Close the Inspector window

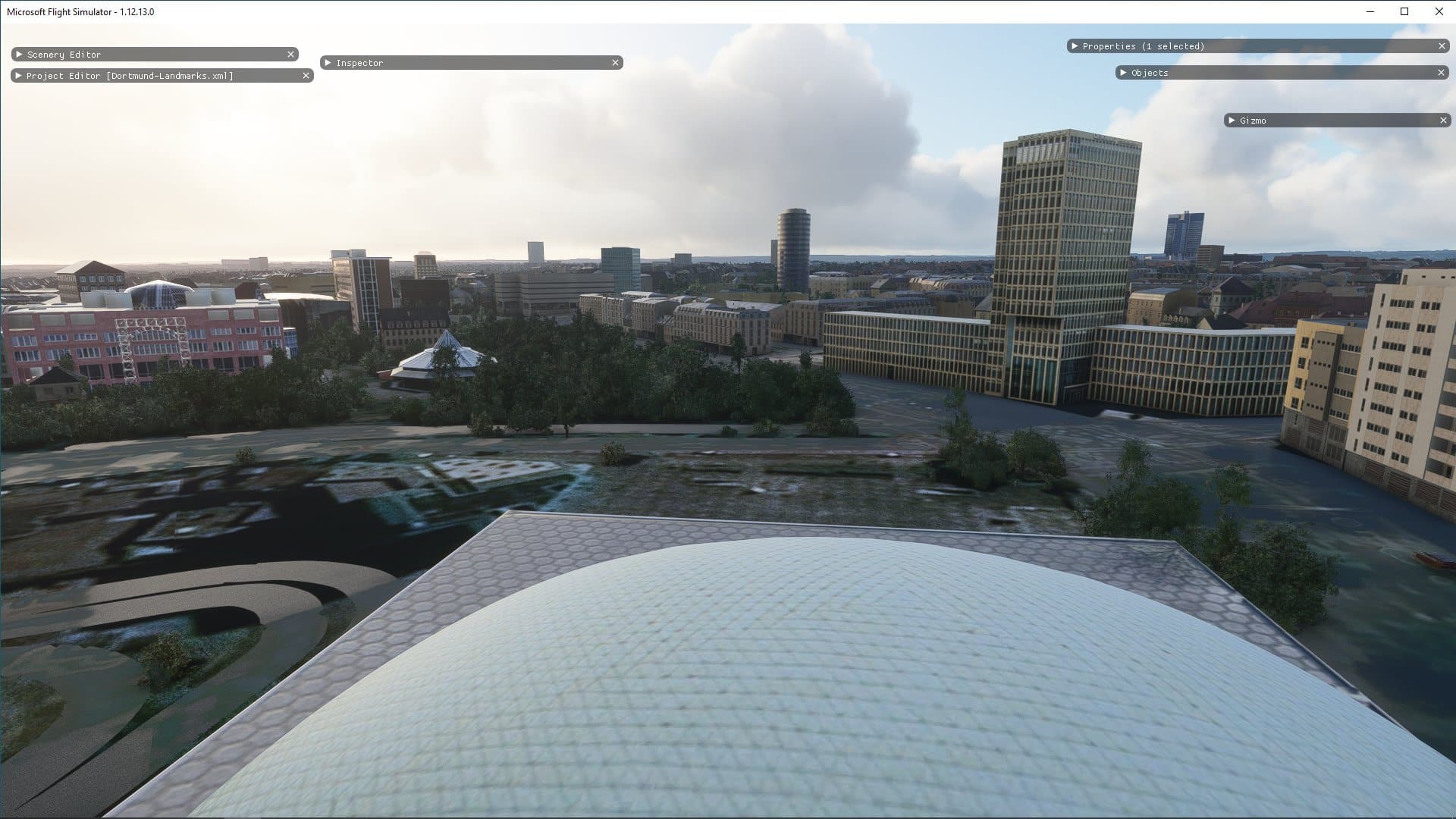[x=615, y=63]
